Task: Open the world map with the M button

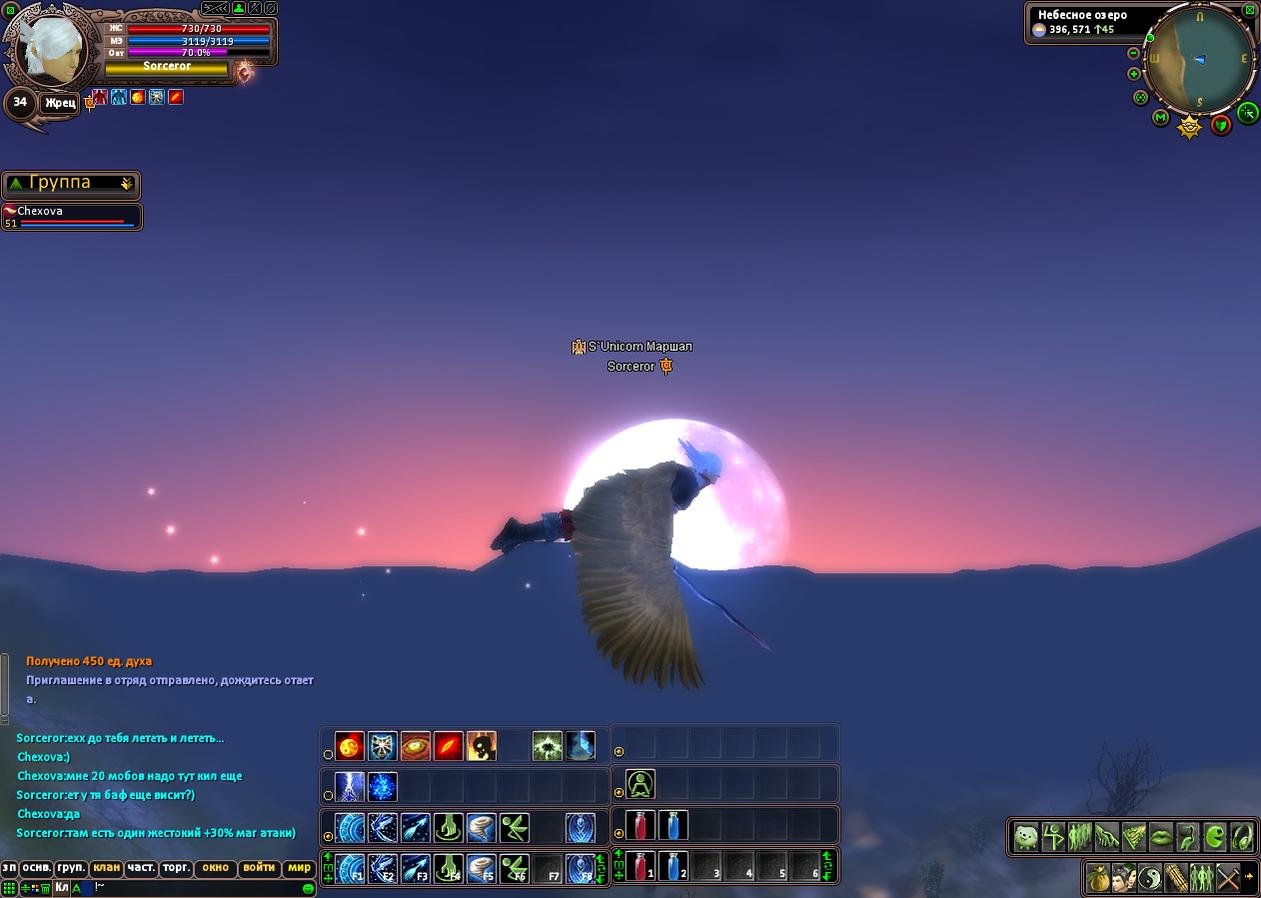Action: pos(1160,118)
